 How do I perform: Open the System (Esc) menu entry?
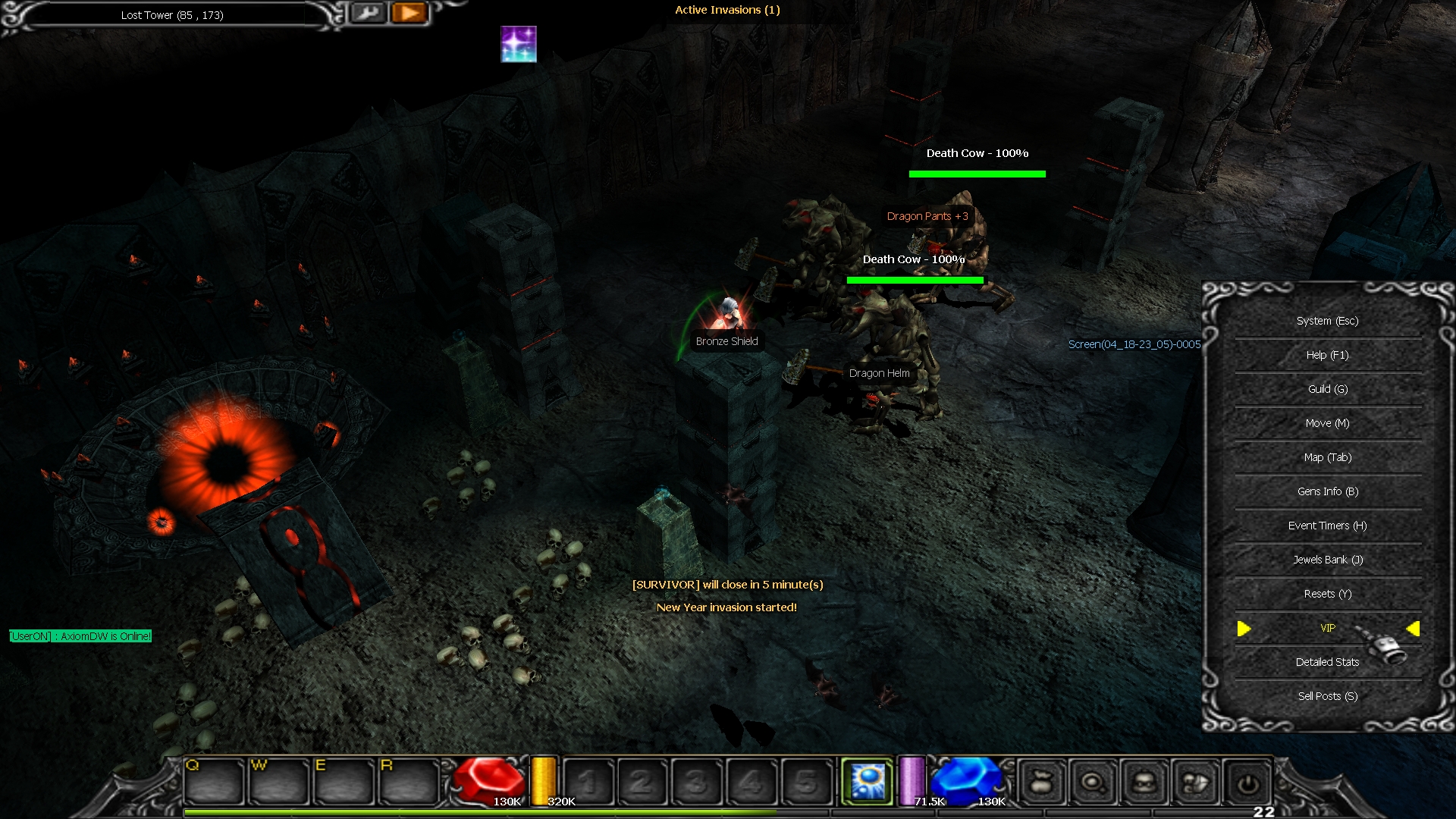tap(1327, 321)
